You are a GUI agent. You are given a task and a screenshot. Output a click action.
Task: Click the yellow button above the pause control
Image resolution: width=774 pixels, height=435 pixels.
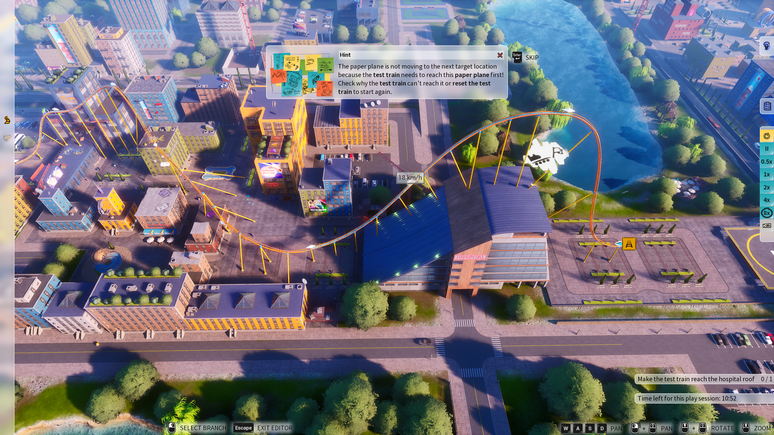point(767,135)
